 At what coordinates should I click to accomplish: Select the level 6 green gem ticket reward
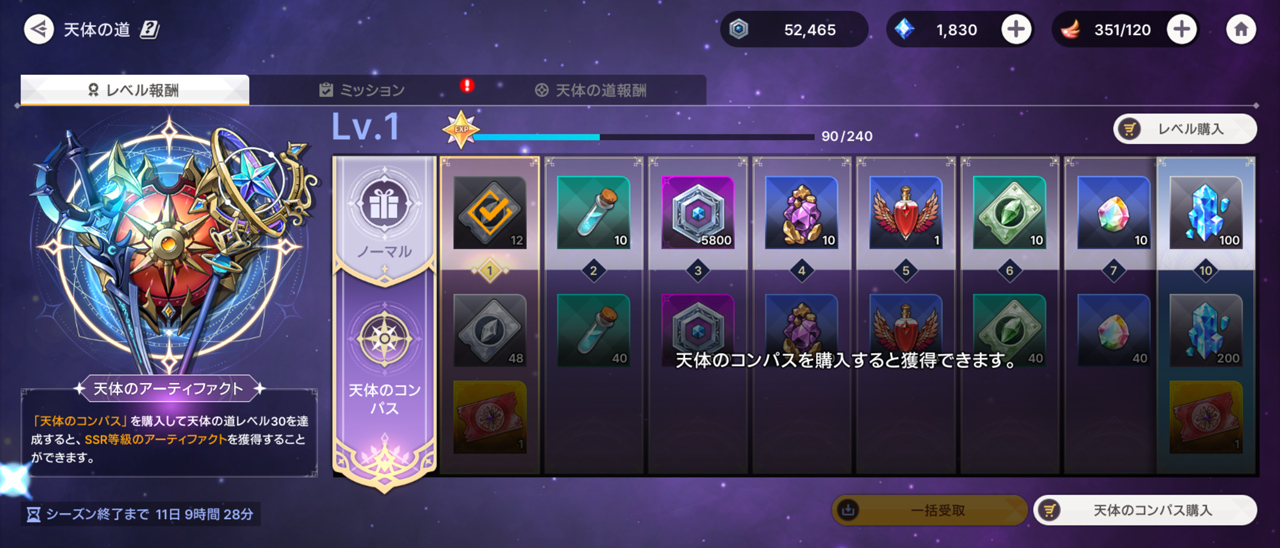pyautogui.click(x=1010, y=212)
